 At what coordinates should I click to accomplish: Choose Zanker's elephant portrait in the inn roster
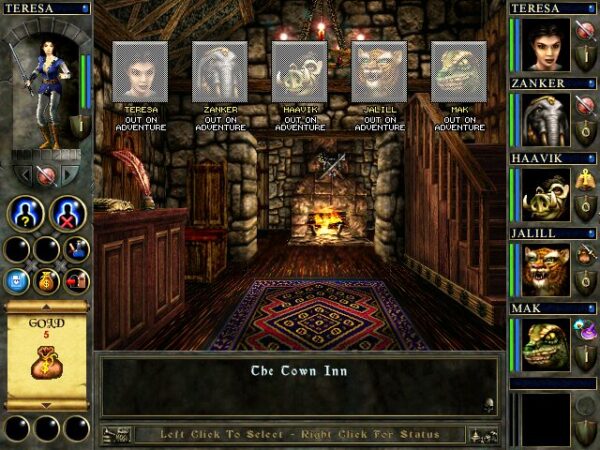pos(220,71)
